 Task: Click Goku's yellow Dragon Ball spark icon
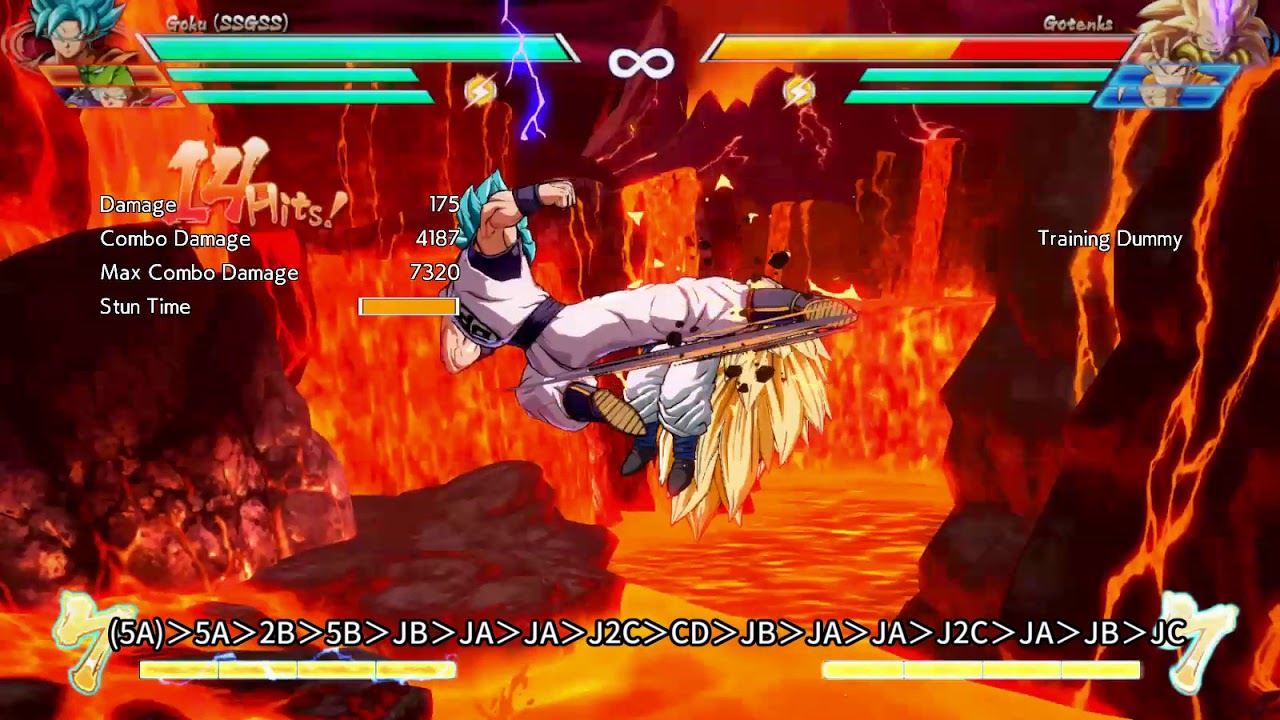[x=480, y=92]
